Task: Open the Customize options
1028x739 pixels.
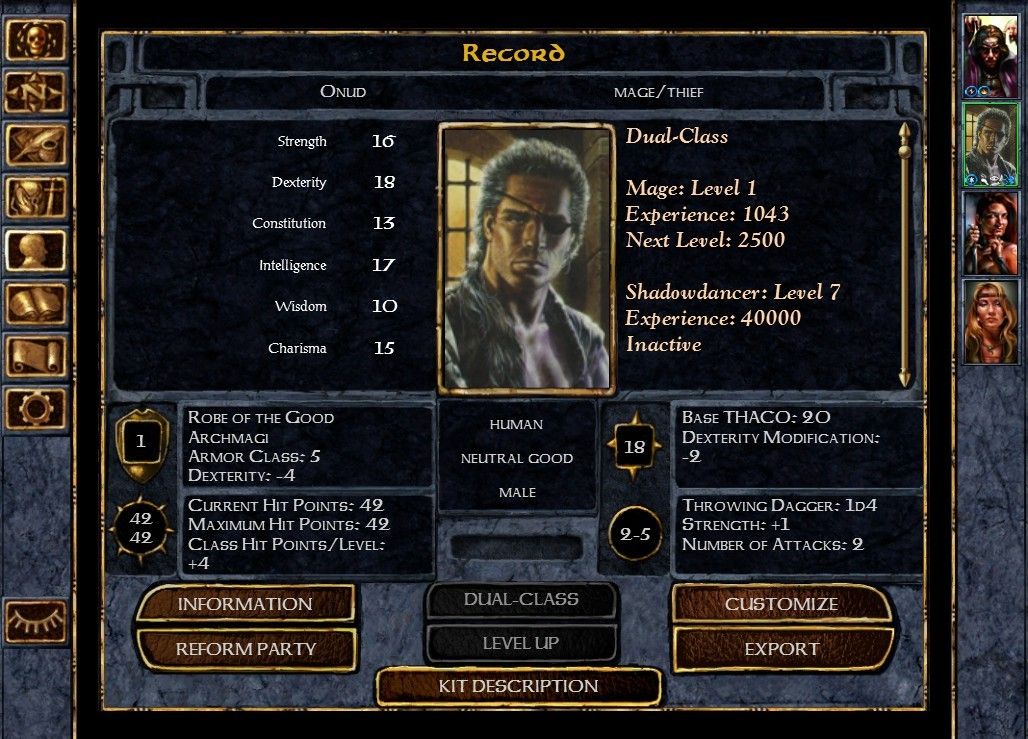Action: tap(781, 604)
